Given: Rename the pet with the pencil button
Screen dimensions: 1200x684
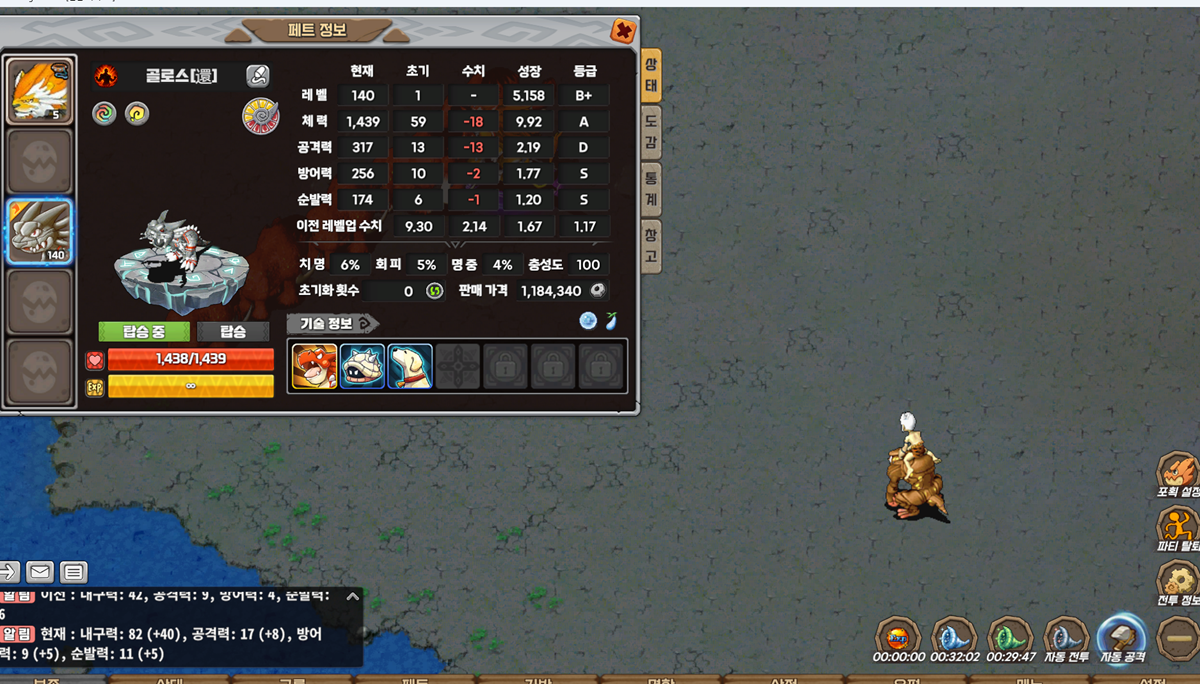Looking at the screenshot, I should 258,76.
